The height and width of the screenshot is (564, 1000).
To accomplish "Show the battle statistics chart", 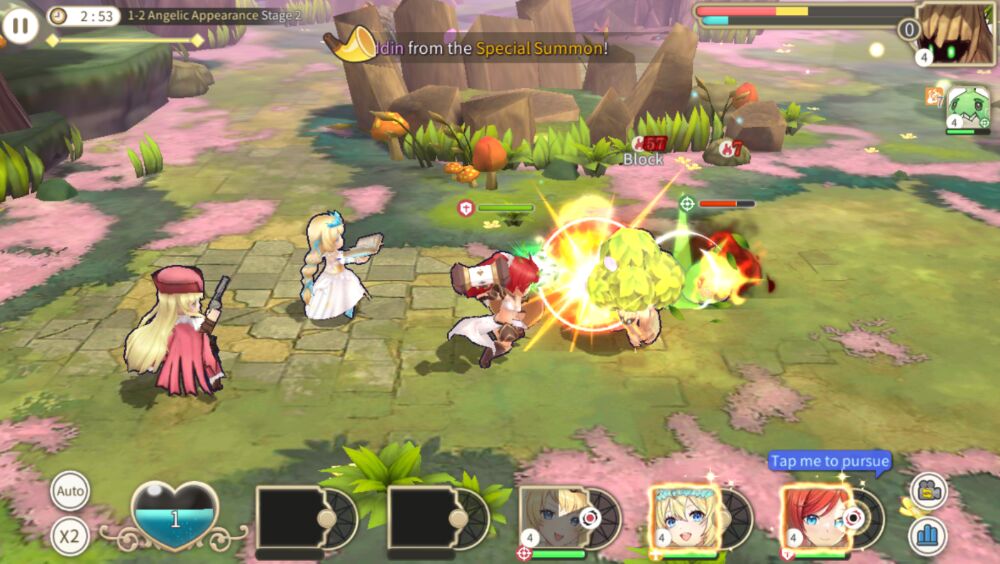I will (928, 536).
